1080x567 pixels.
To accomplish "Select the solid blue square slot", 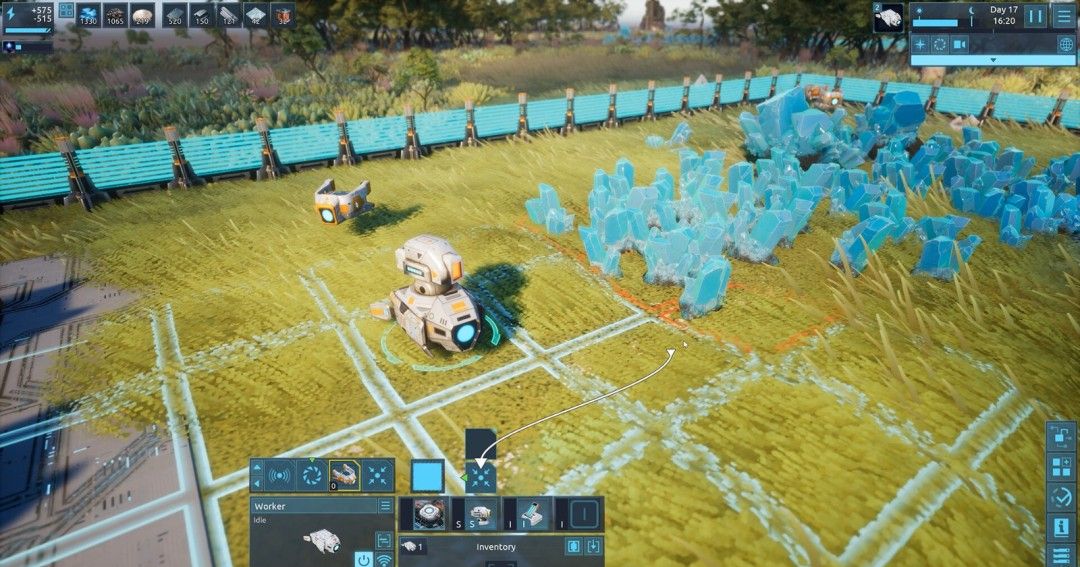I will (427, 476).
